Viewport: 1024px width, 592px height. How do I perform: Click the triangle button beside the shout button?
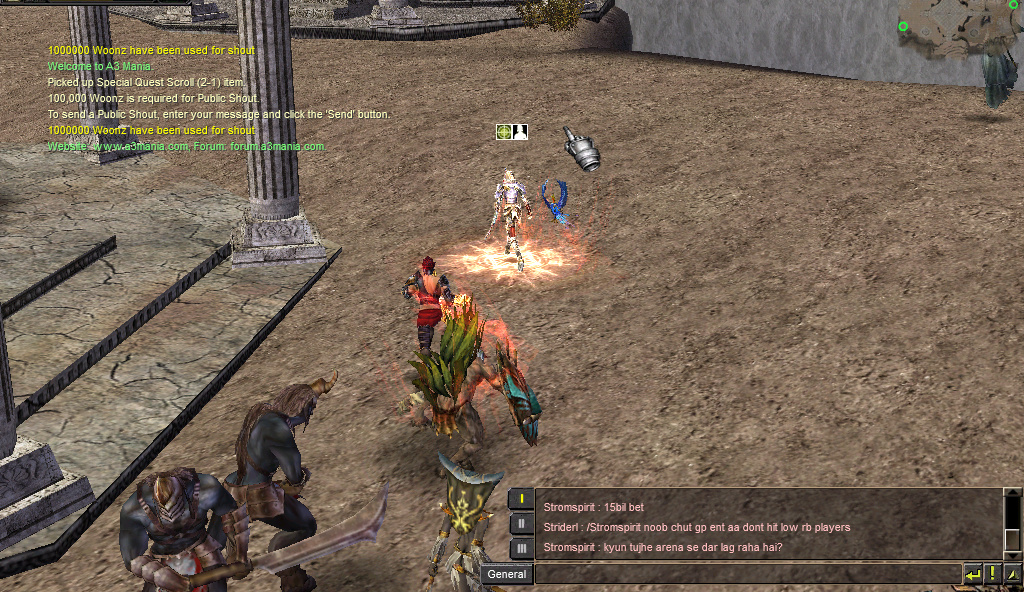(1012, 574)
